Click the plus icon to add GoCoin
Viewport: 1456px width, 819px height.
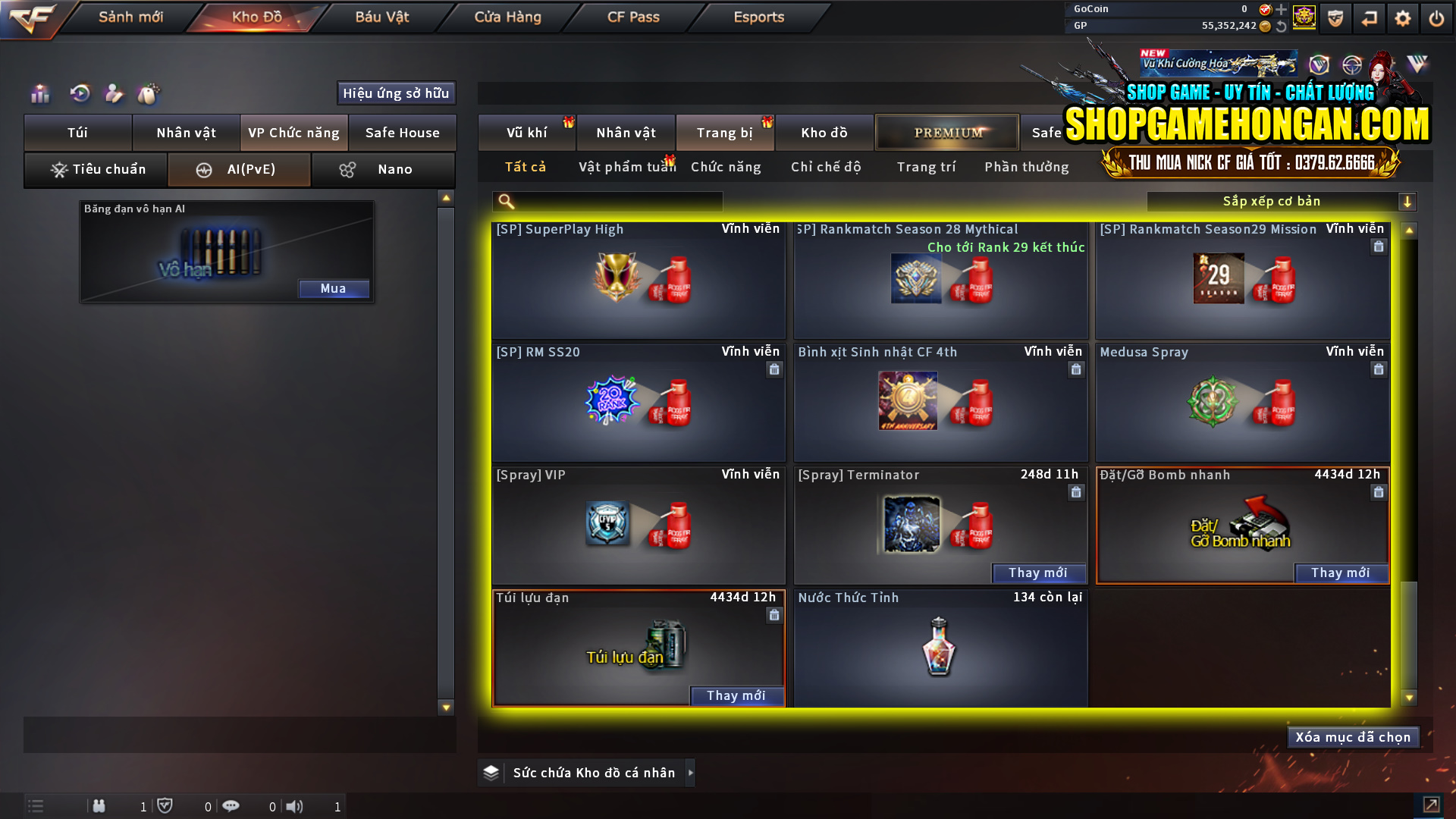click(1283, 10)
